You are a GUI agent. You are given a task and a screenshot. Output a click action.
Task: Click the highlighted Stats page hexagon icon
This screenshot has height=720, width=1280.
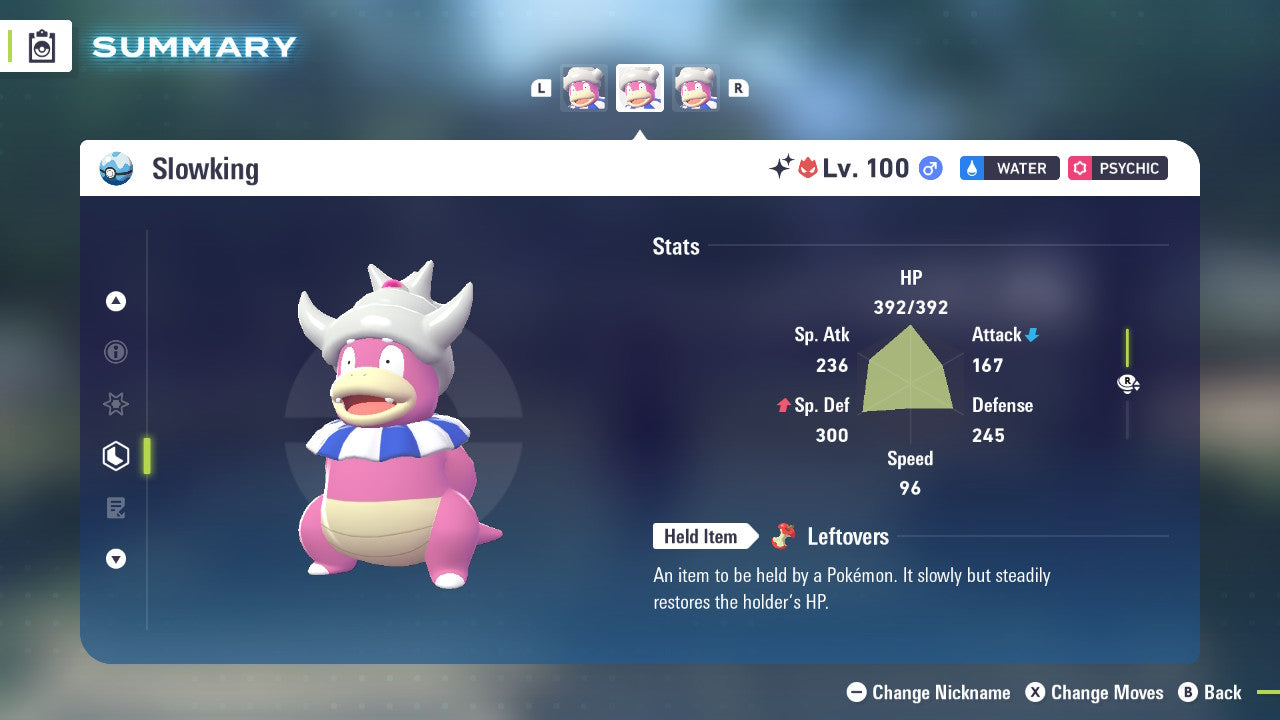coord(116,455)
